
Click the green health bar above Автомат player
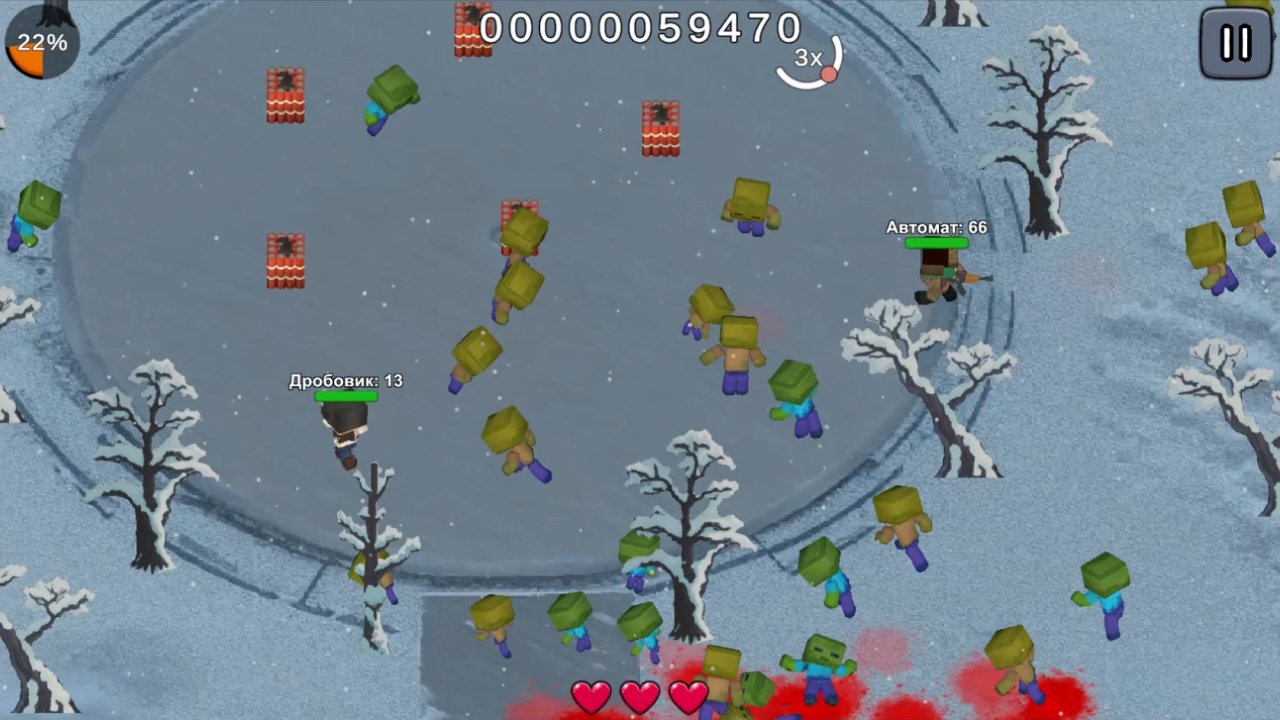[938, 242]
